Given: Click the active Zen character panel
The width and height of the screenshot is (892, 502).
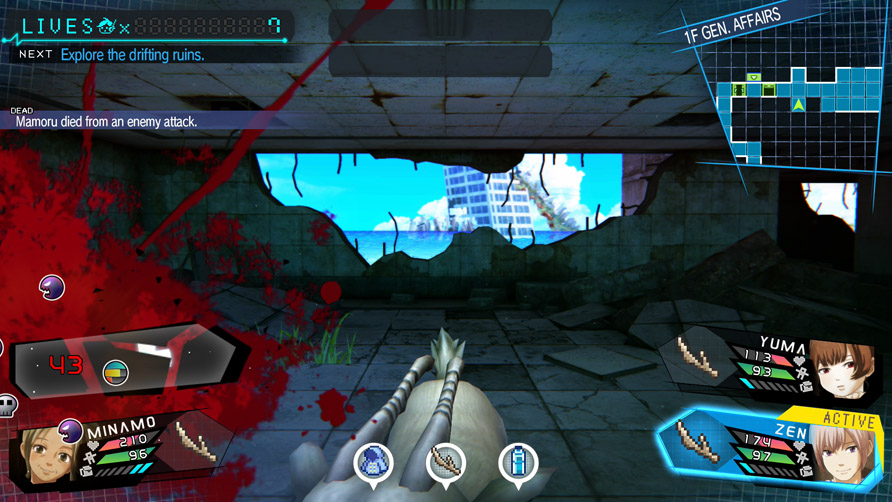Looking at the screenshot, I should [770, 448].
